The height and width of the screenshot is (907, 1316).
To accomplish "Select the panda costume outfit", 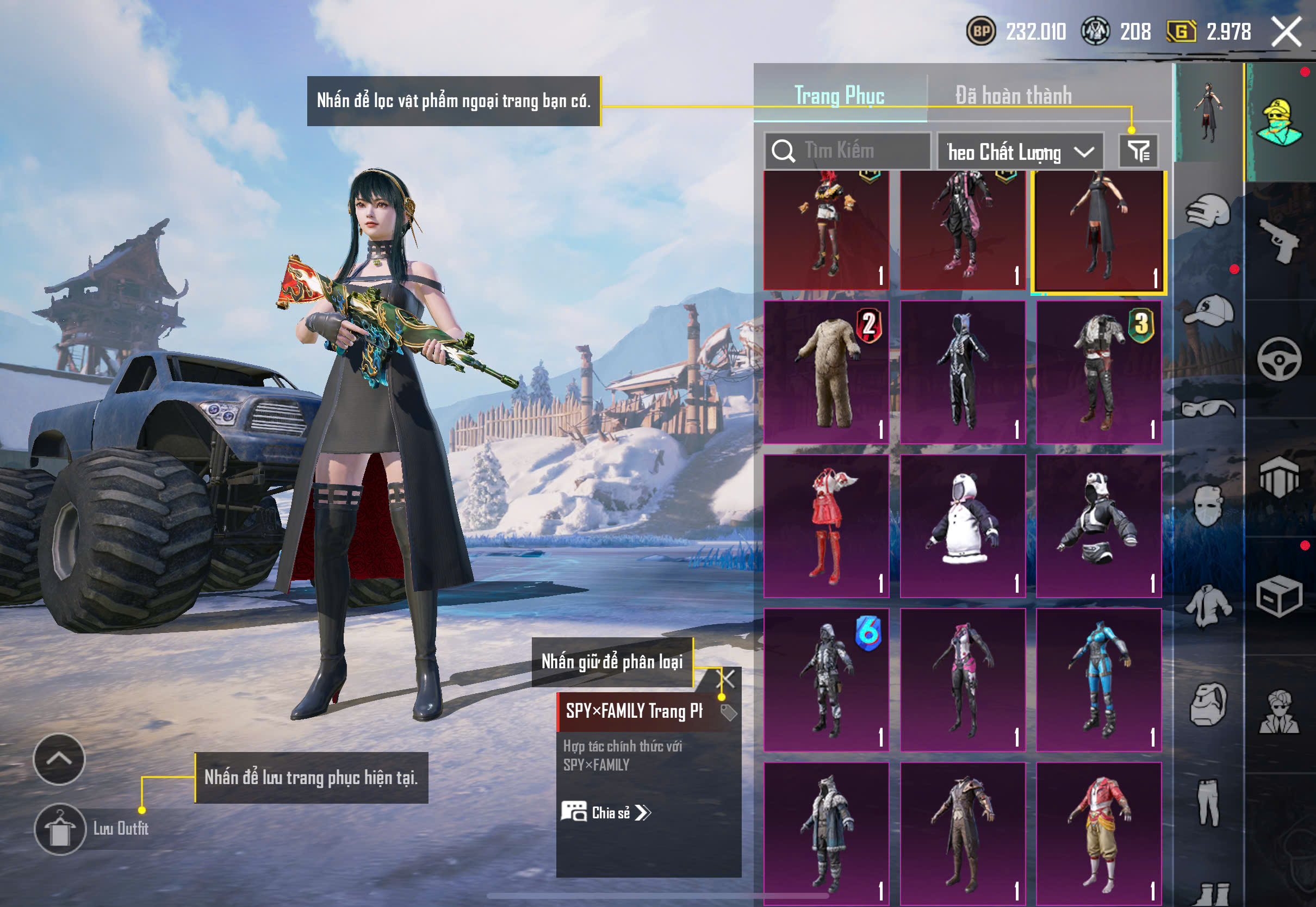I will (x=963, y=526).
